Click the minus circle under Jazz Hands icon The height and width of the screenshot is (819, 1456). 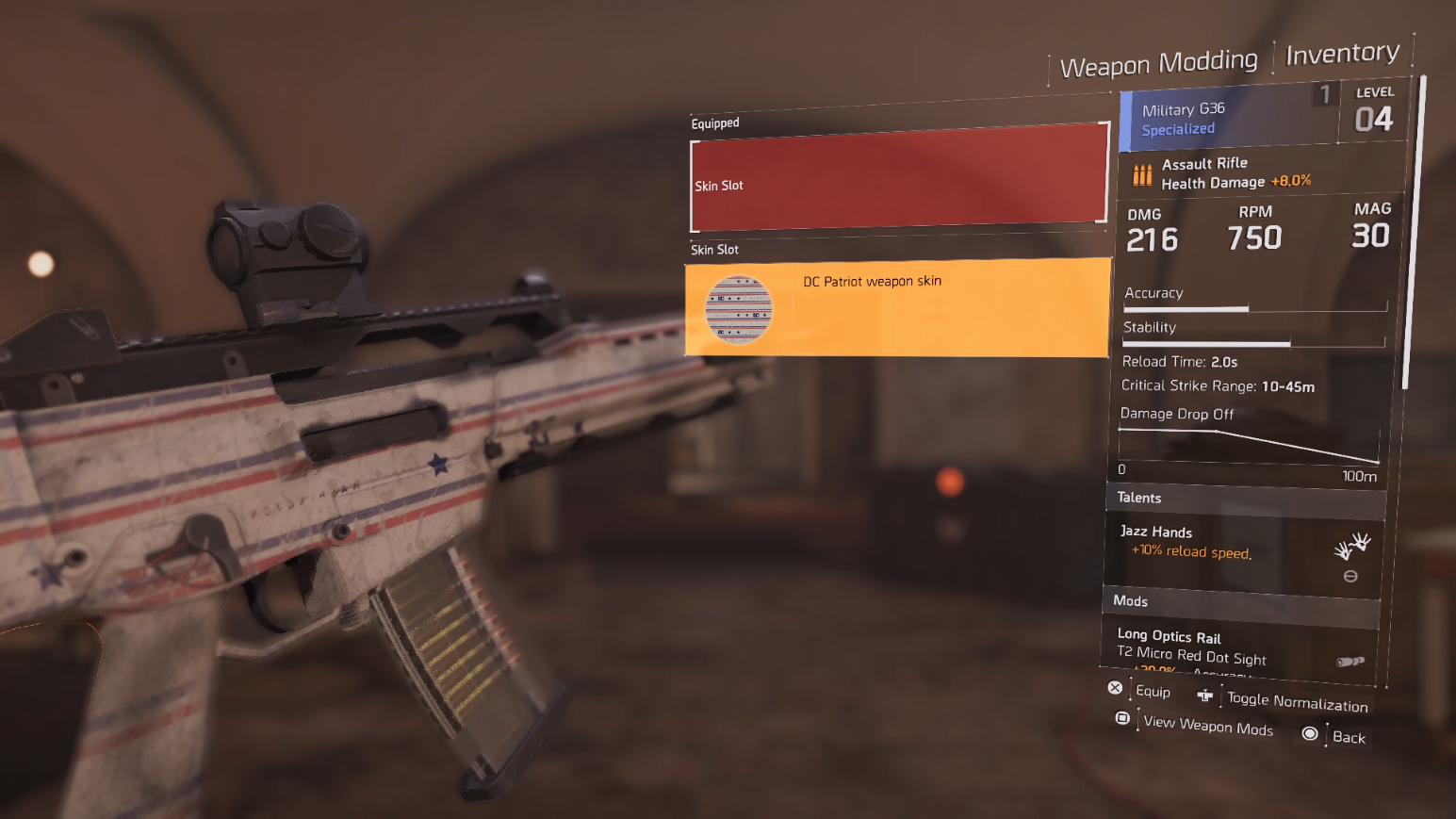point(1351,576)
